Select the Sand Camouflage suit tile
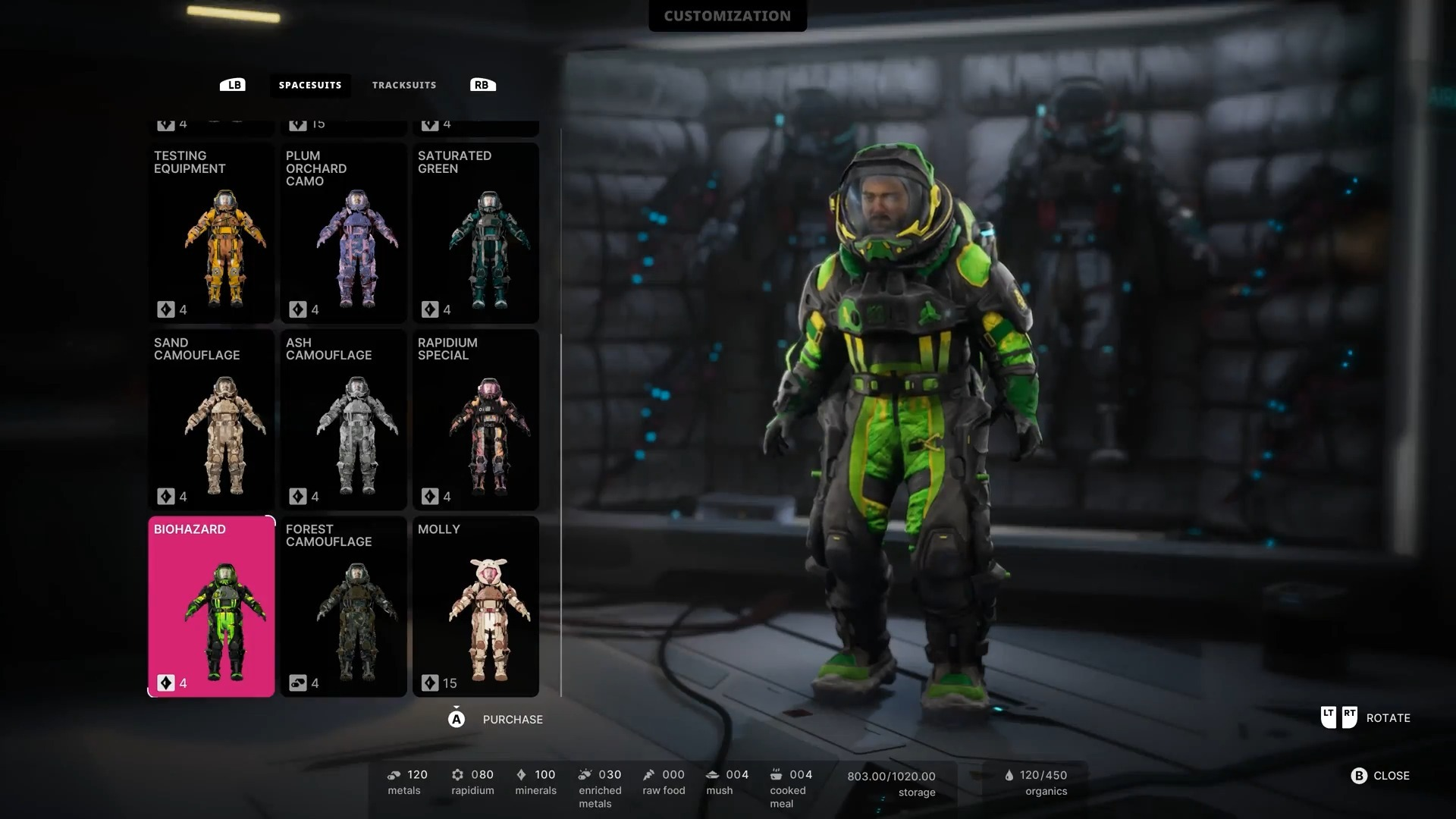The height and width of the screenshot is (819, 1456). pyautogui.click(x=211, y=419)
